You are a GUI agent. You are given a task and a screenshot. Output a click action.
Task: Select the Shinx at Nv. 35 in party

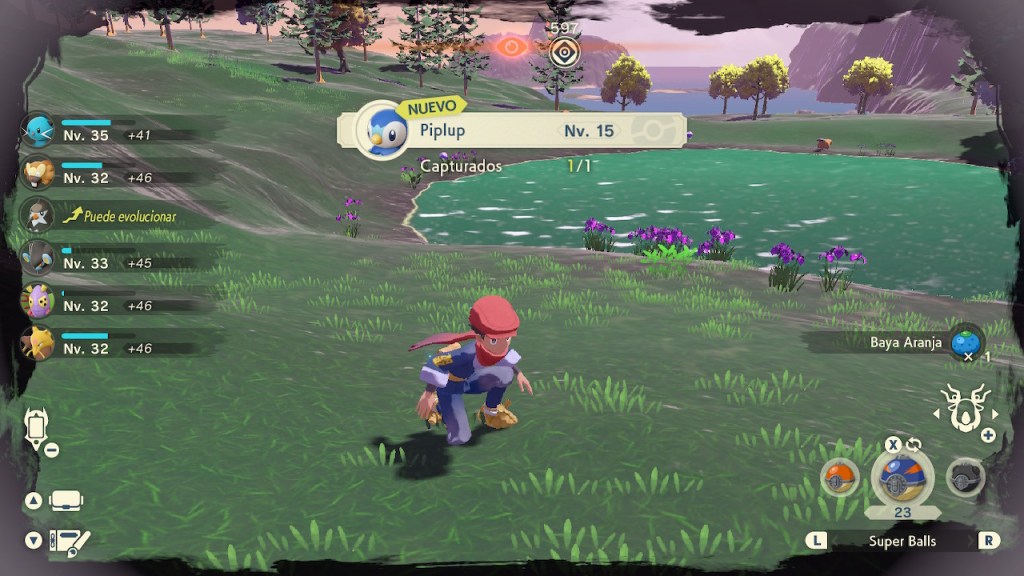click(x=38, y=130)
